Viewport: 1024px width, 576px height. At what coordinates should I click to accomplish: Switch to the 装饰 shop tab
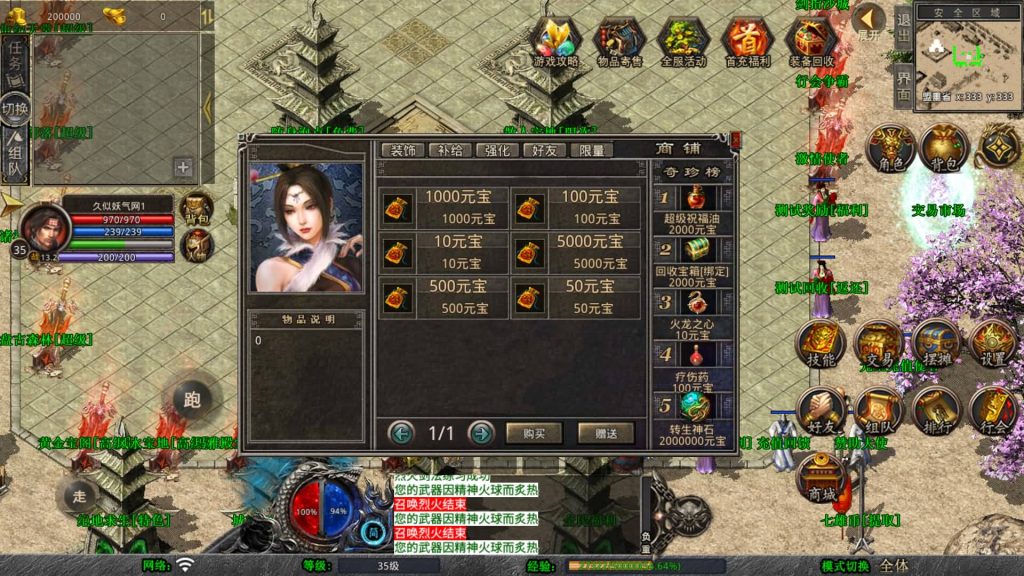click(x=403, y=150)
